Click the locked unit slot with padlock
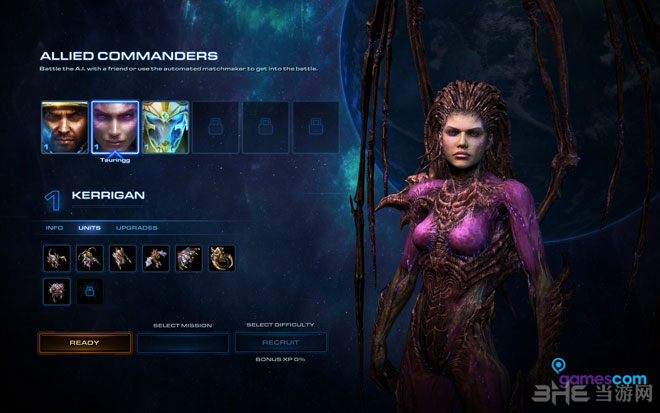This screenshot has width=660, height=413. click(90, 292)
